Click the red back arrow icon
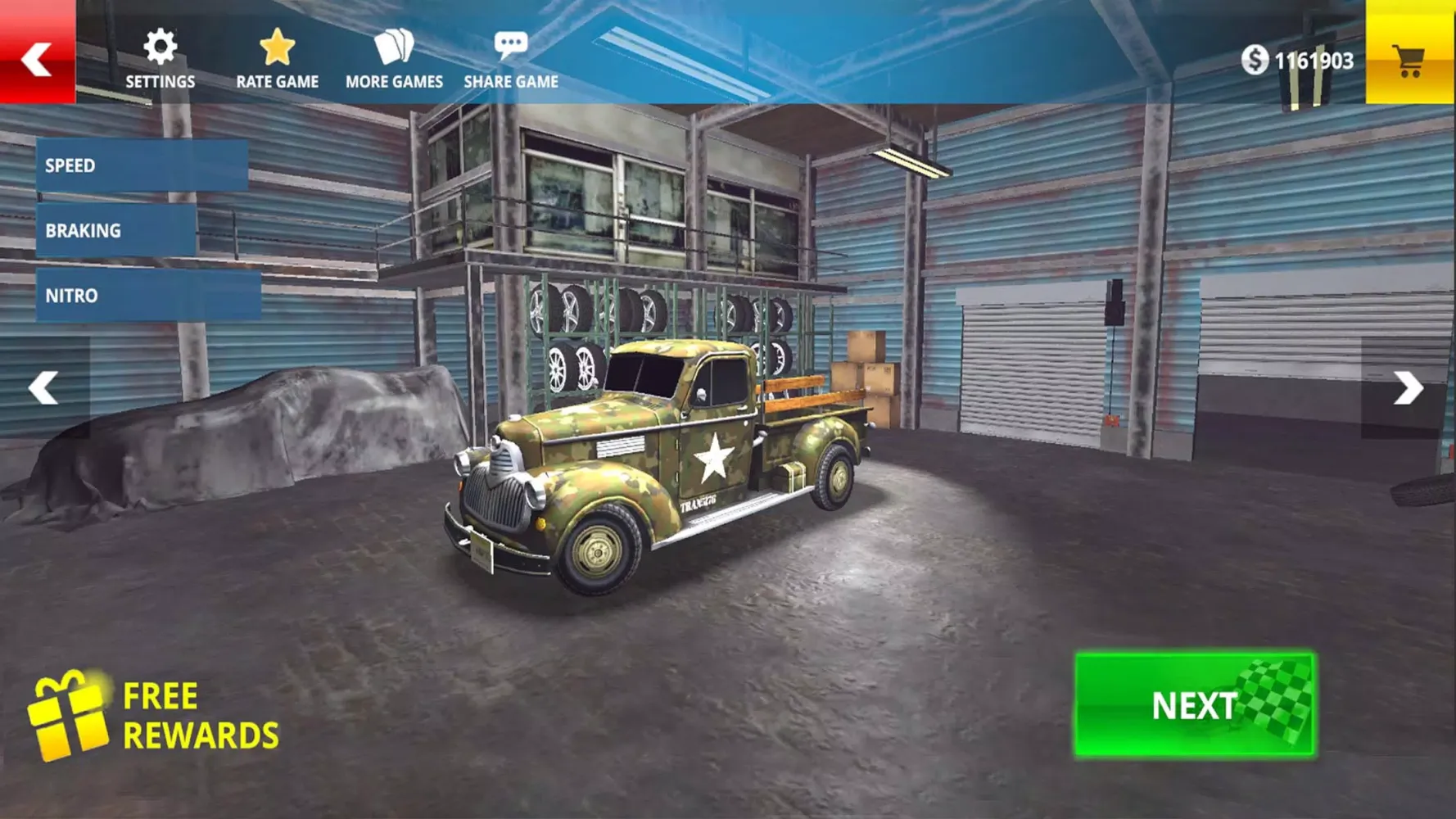The image size is (1456, 819). (x=37, y=59)
